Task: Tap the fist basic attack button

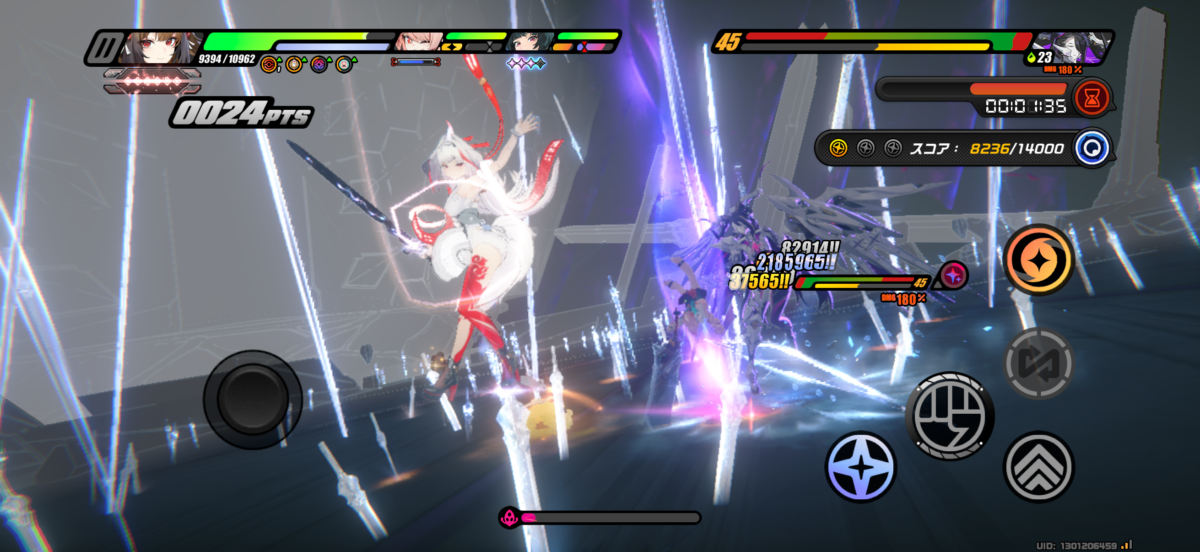Action: (950, 412)
